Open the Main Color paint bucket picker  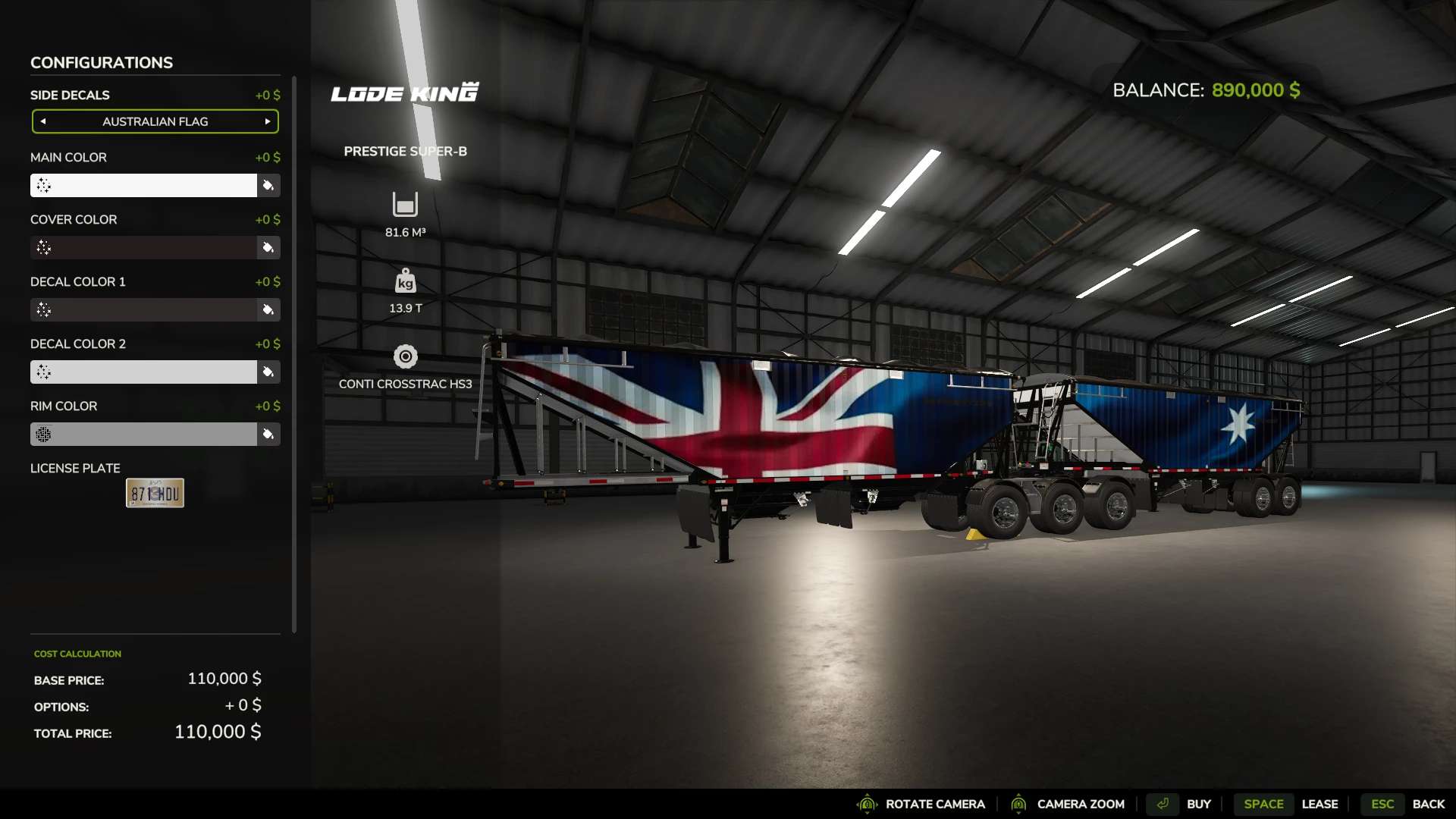tap(269, 185)
